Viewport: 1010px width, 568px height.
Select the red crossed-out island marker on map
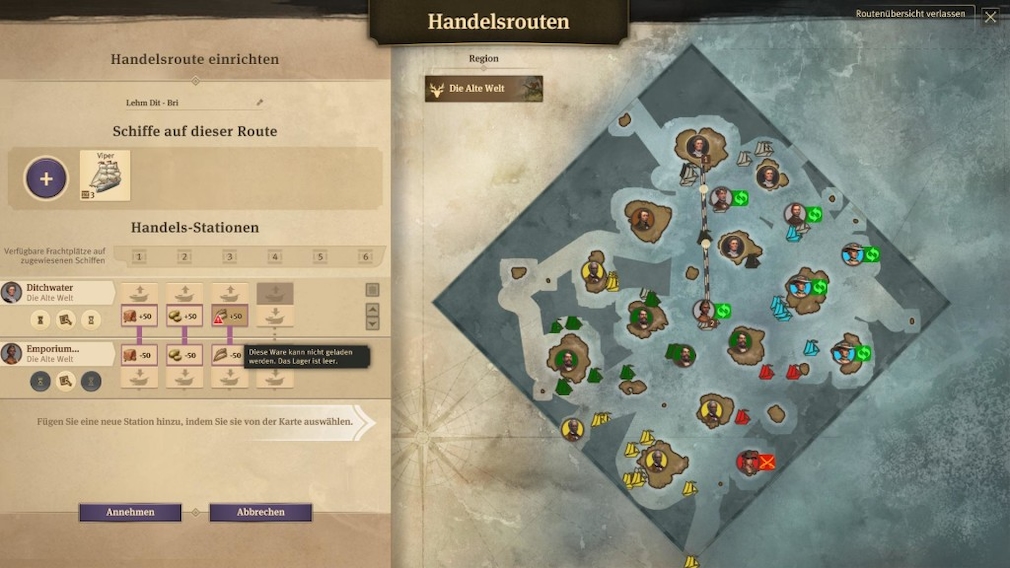coord(766,462)
